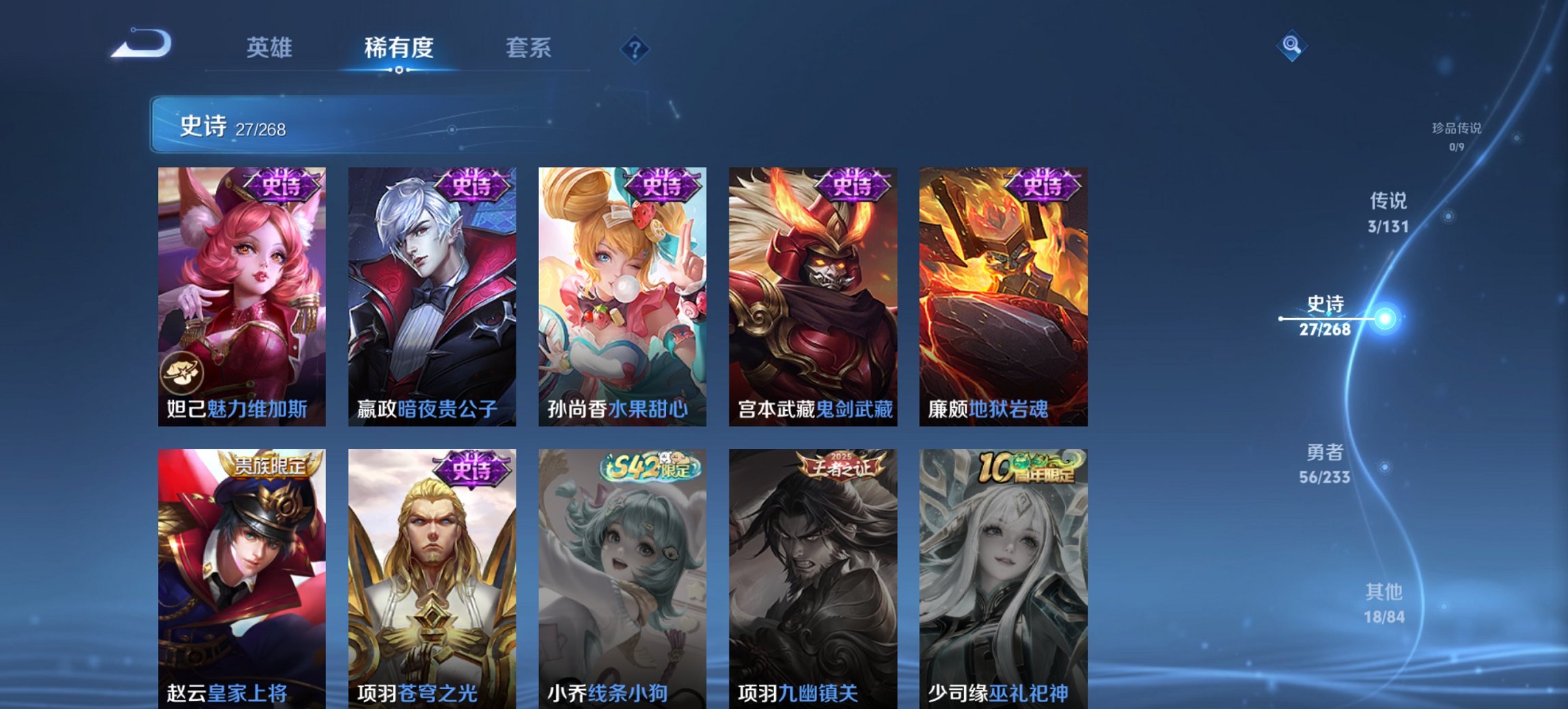This screenshot has height=709, width=1568.
Task: Switch to the 英雄 tab
Action: 272,49
